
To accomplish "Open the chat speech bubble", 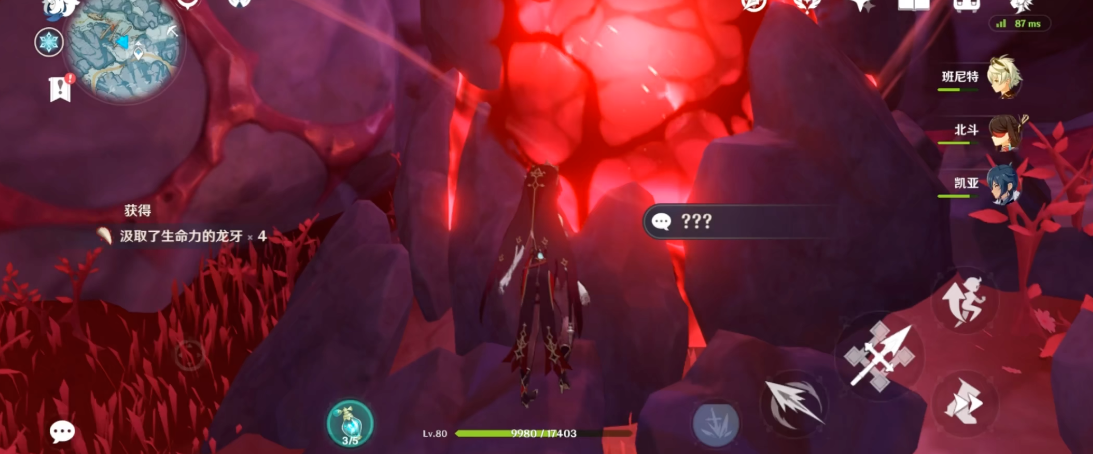I will click(x=62, y=432).
